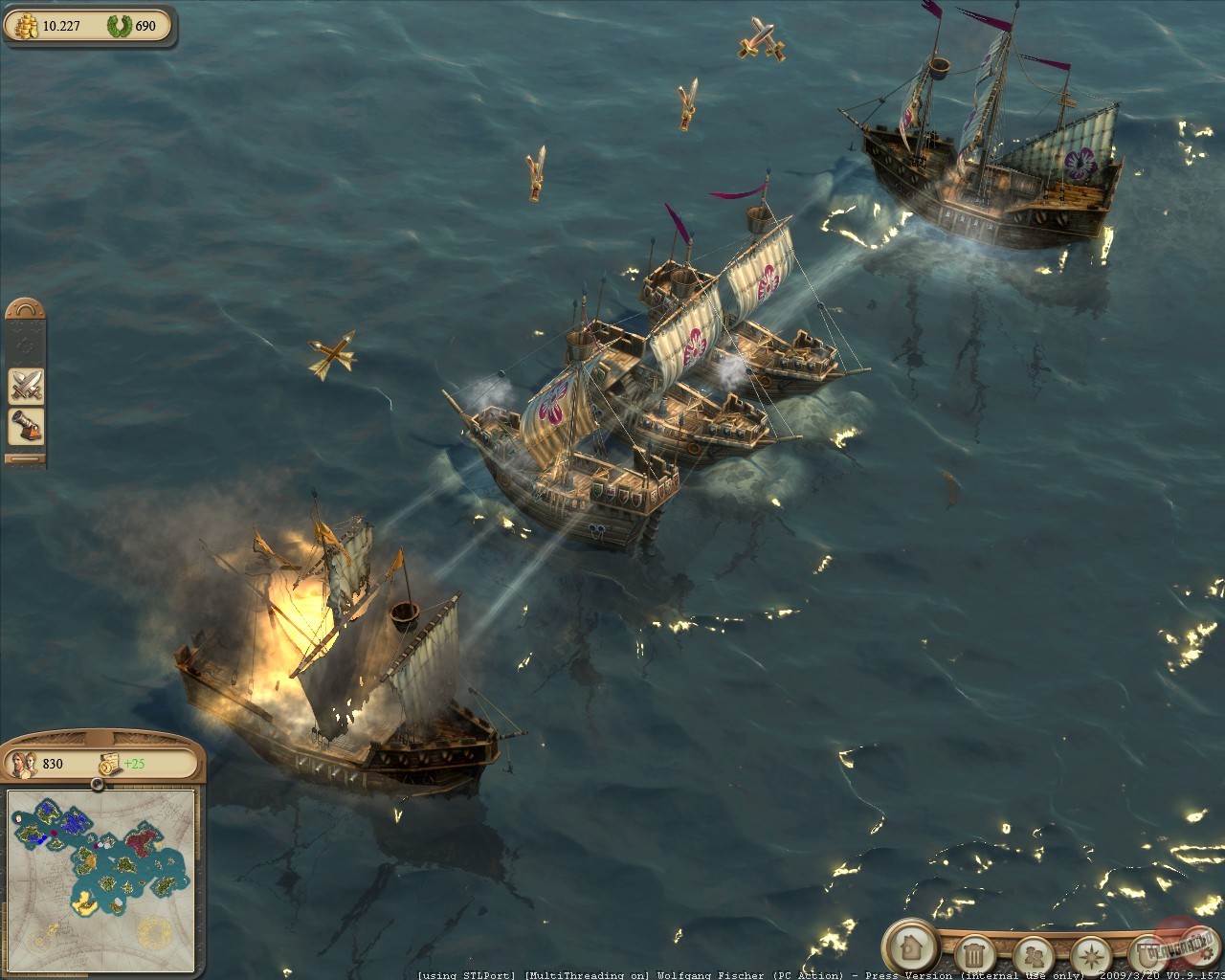Activate the demolish trash can tool
The width and height of the screenshot is (1225, 980).
pos(974,954)
